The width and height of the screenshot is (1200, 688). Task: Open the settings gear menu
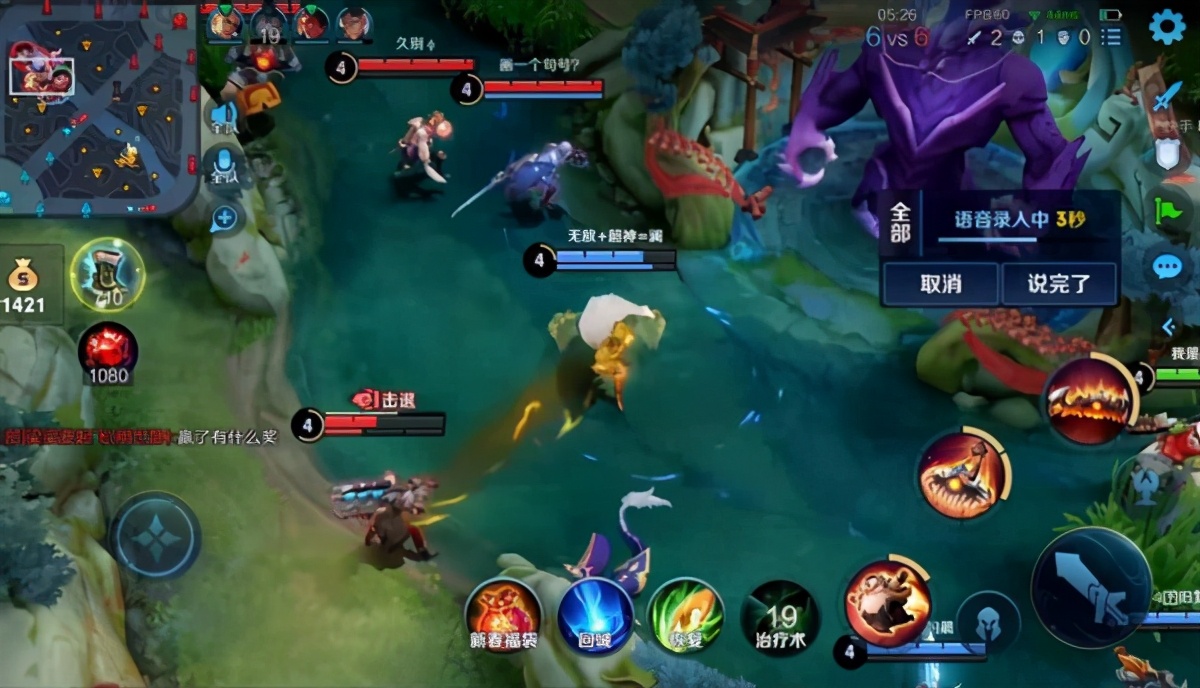[x=1166, y=27]
